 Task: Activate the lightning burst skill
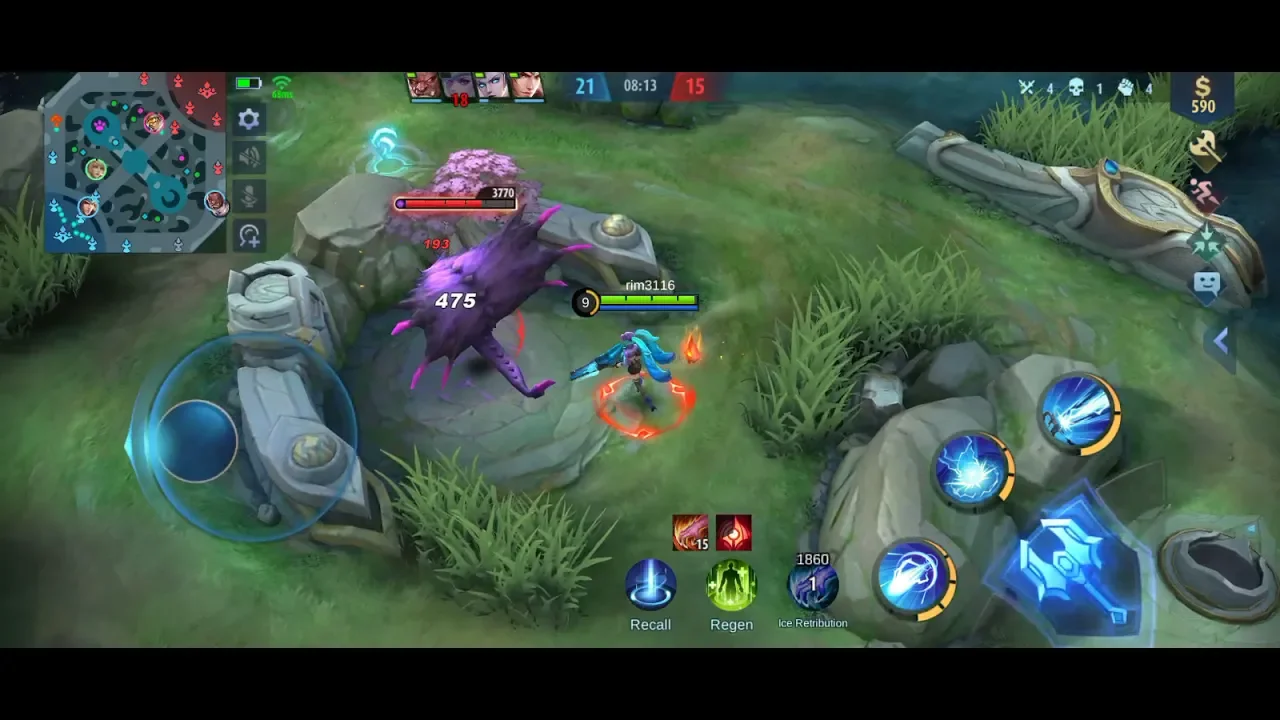coord(972,468)
